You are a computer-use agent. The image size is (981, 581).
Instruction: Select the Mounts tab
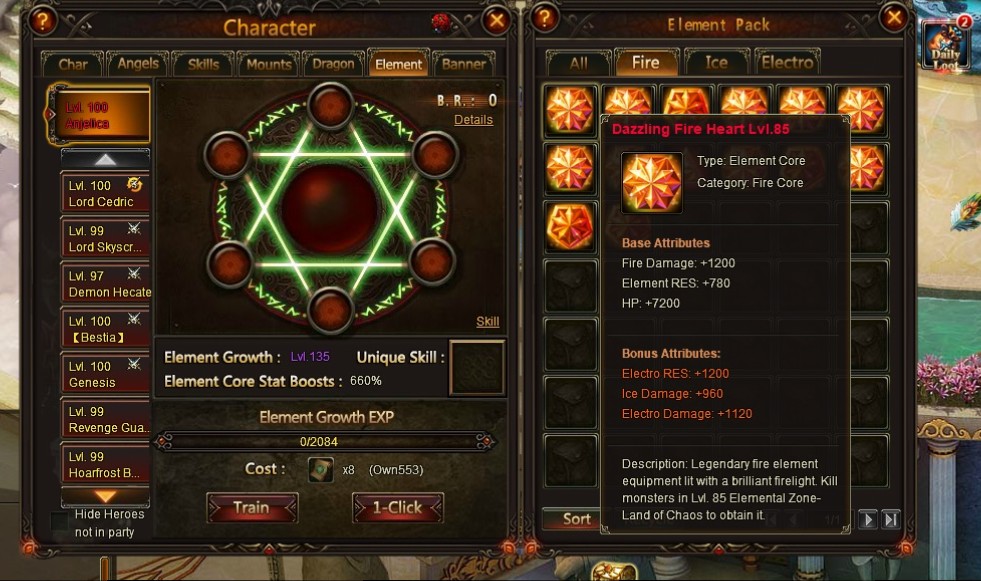[x=268, y=64]
